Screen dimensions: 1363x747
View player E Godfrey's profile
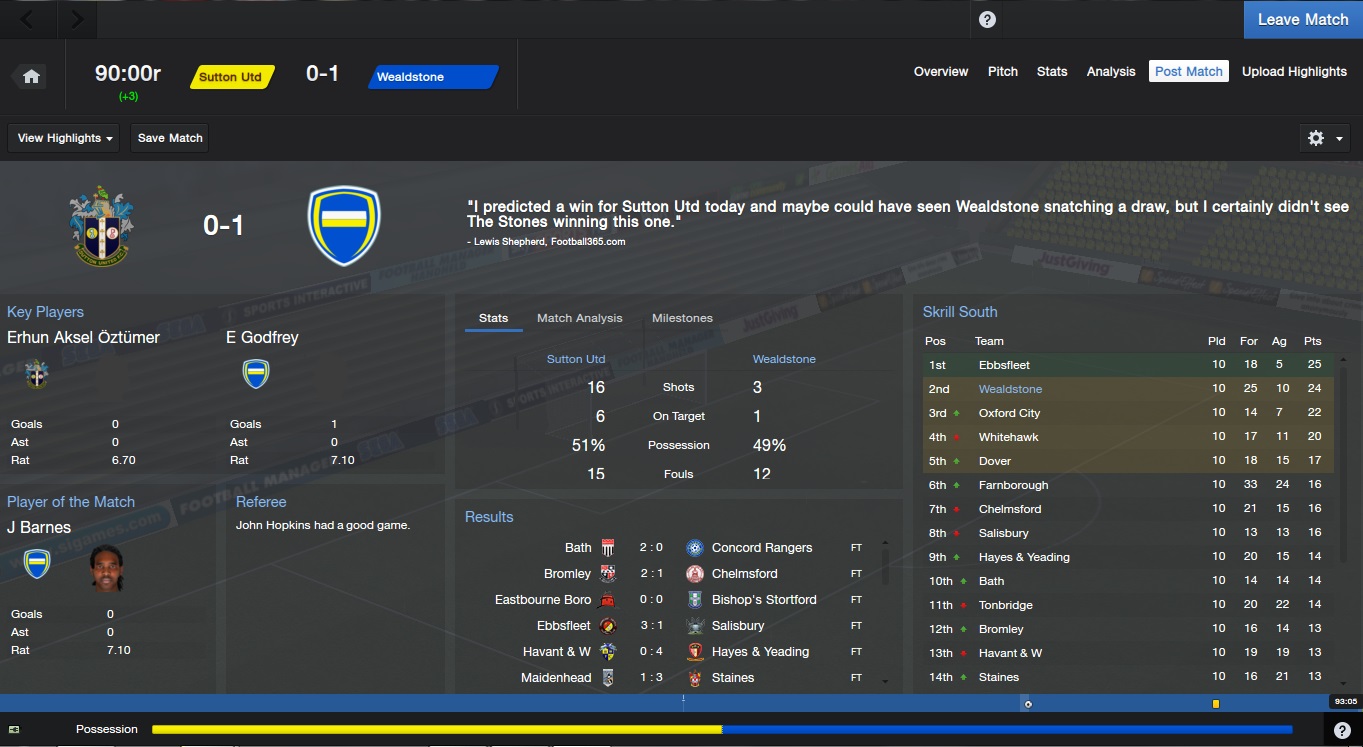click(x=262, y=337)
